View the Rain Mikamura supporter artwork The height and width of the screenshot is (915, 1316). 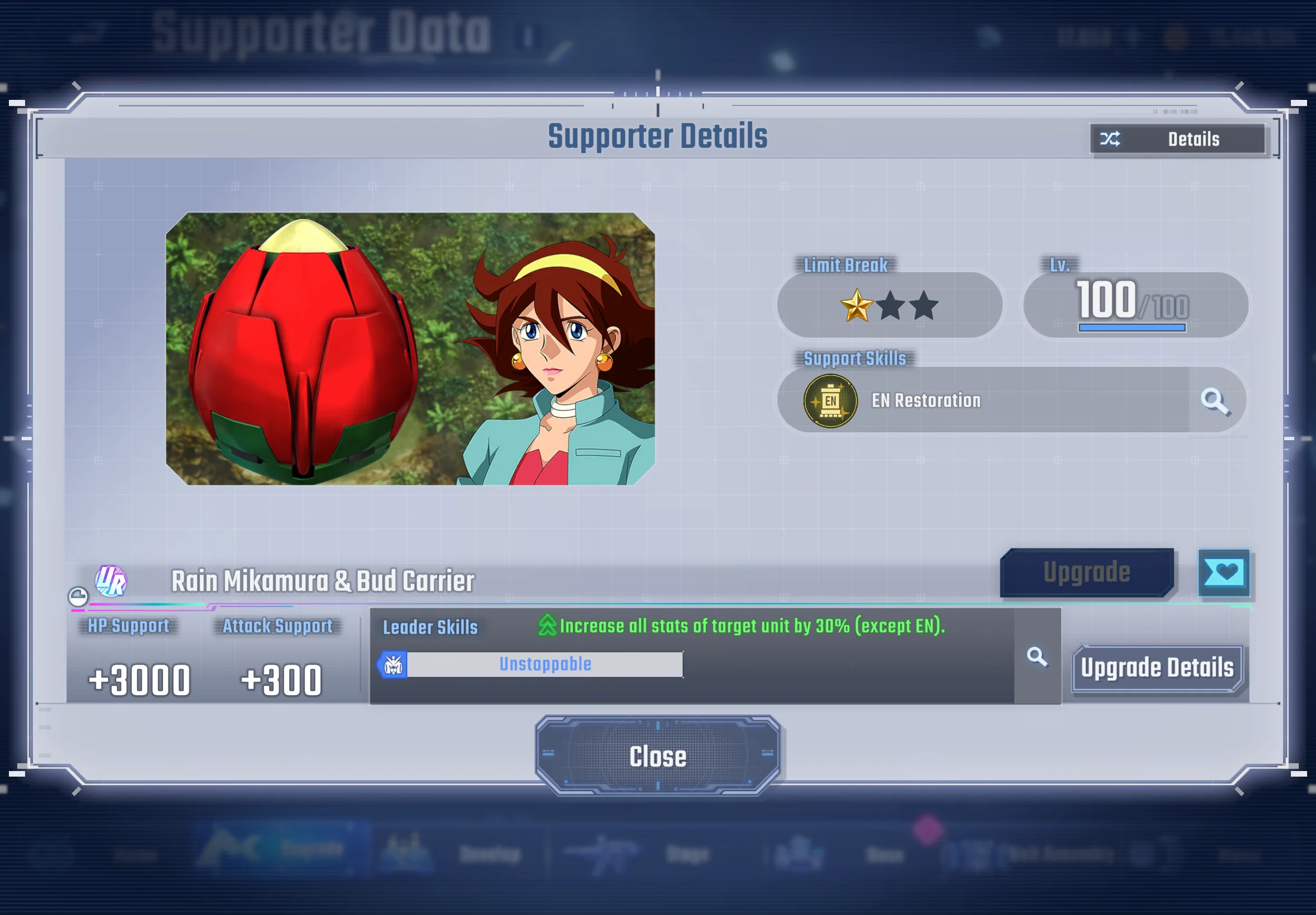[410, 349]
